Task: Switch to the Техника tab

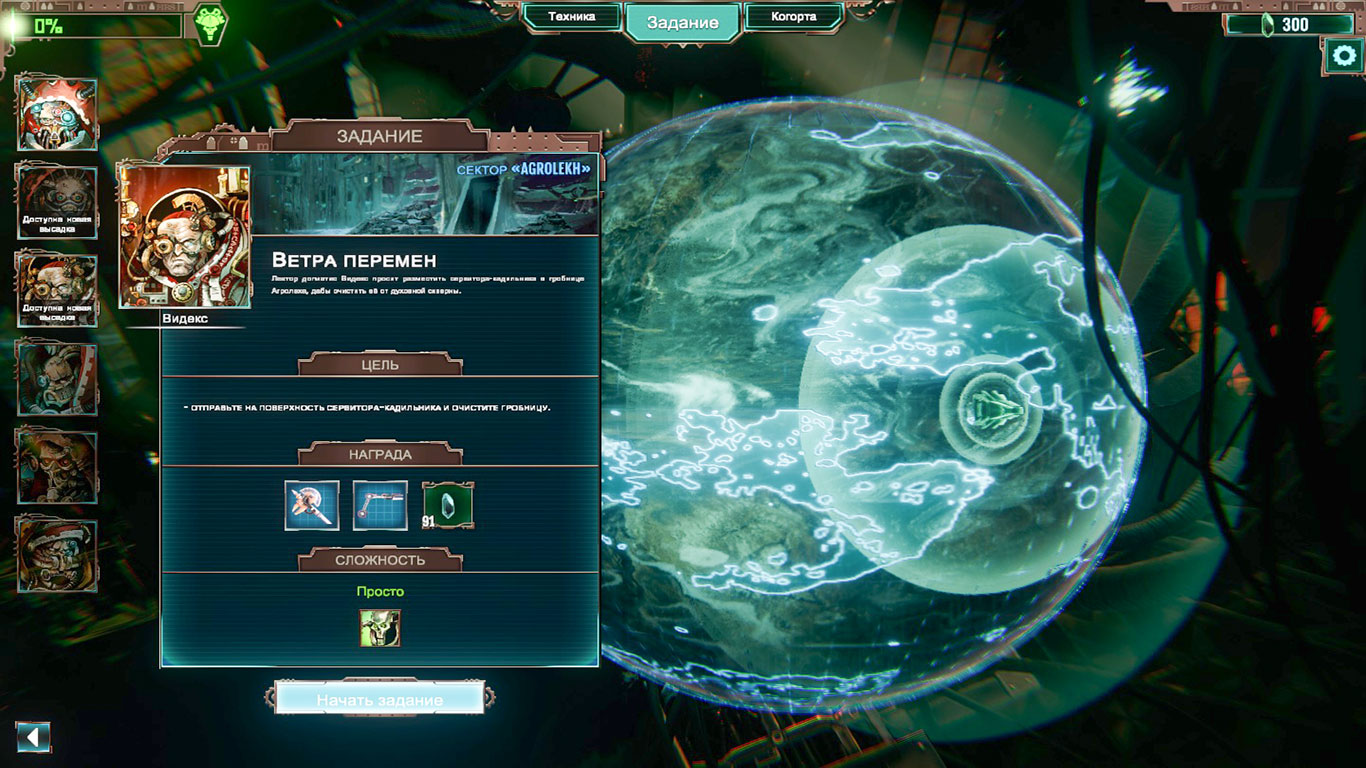Action: (572, 17)
